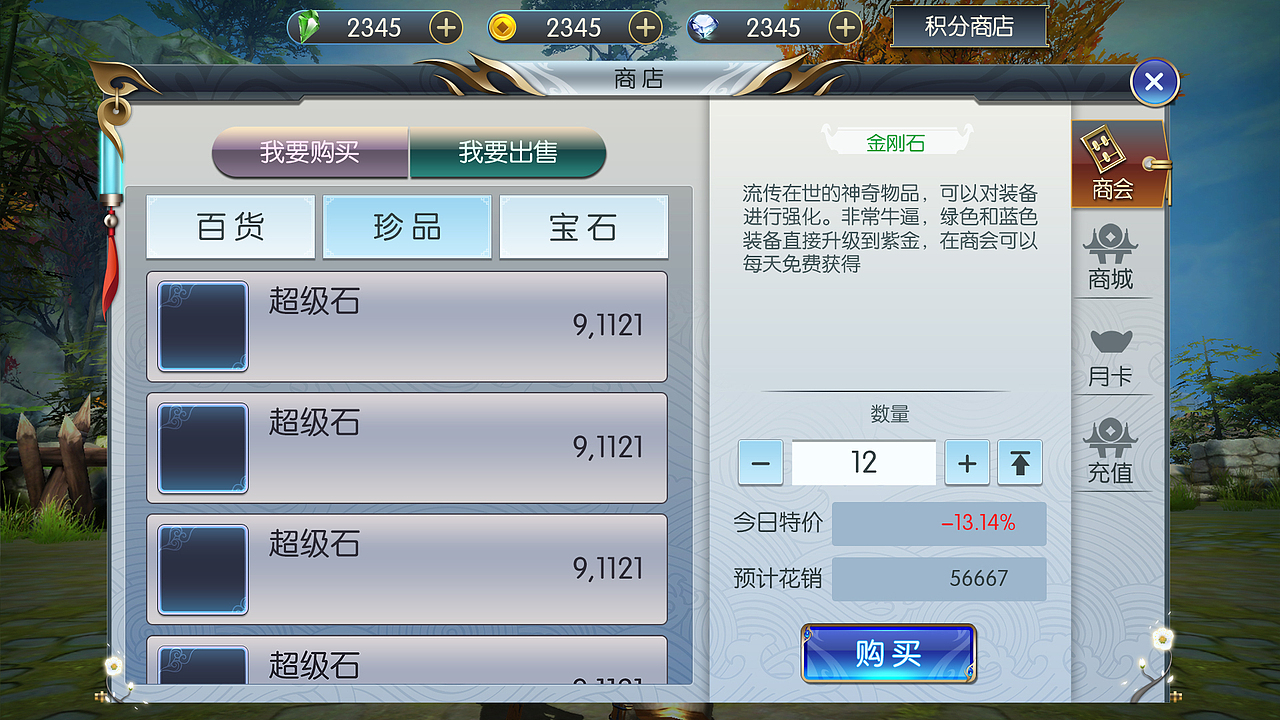Open the 百货 category tab
The height and width of the screenshot is (720, 1280).
point(230,227)
